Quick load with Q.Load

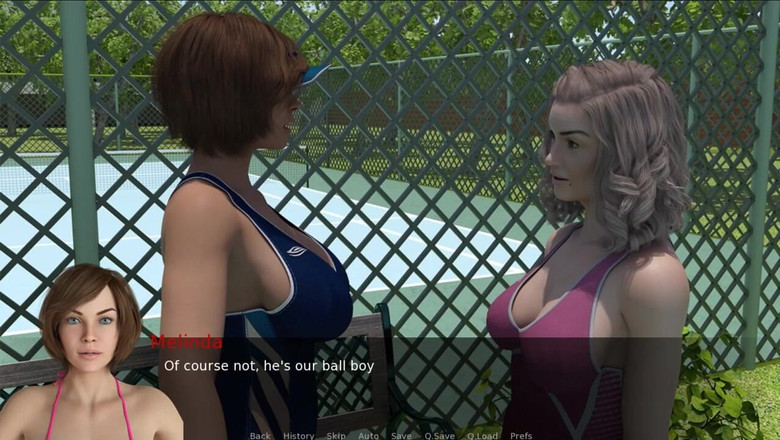482,435
